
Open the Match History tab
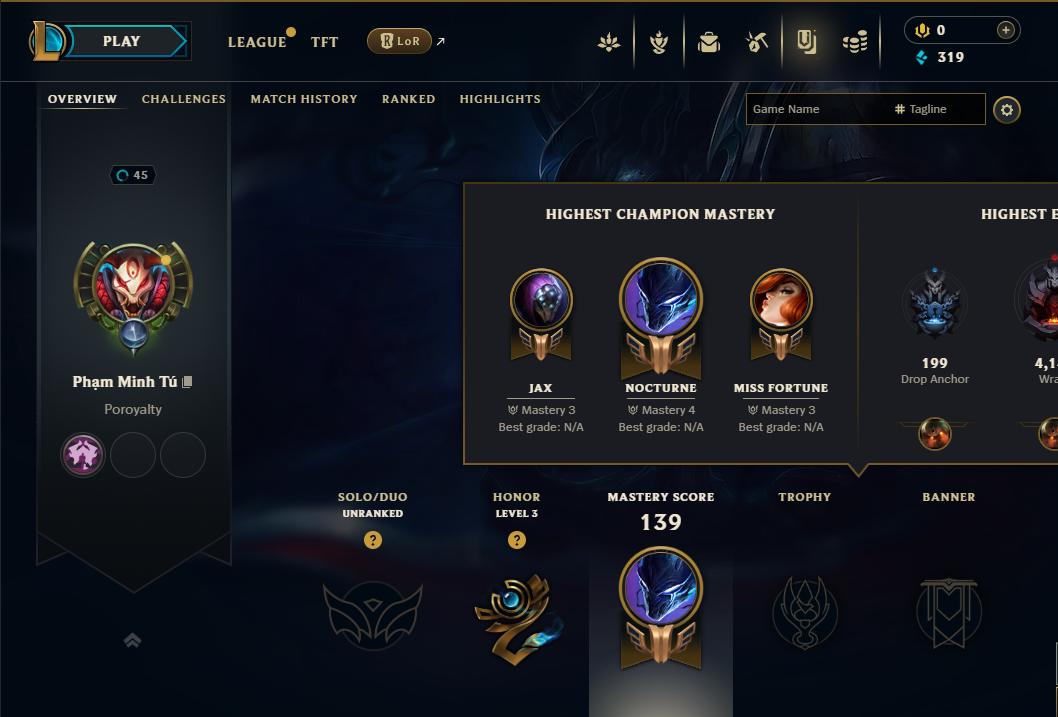pos(304,99)
